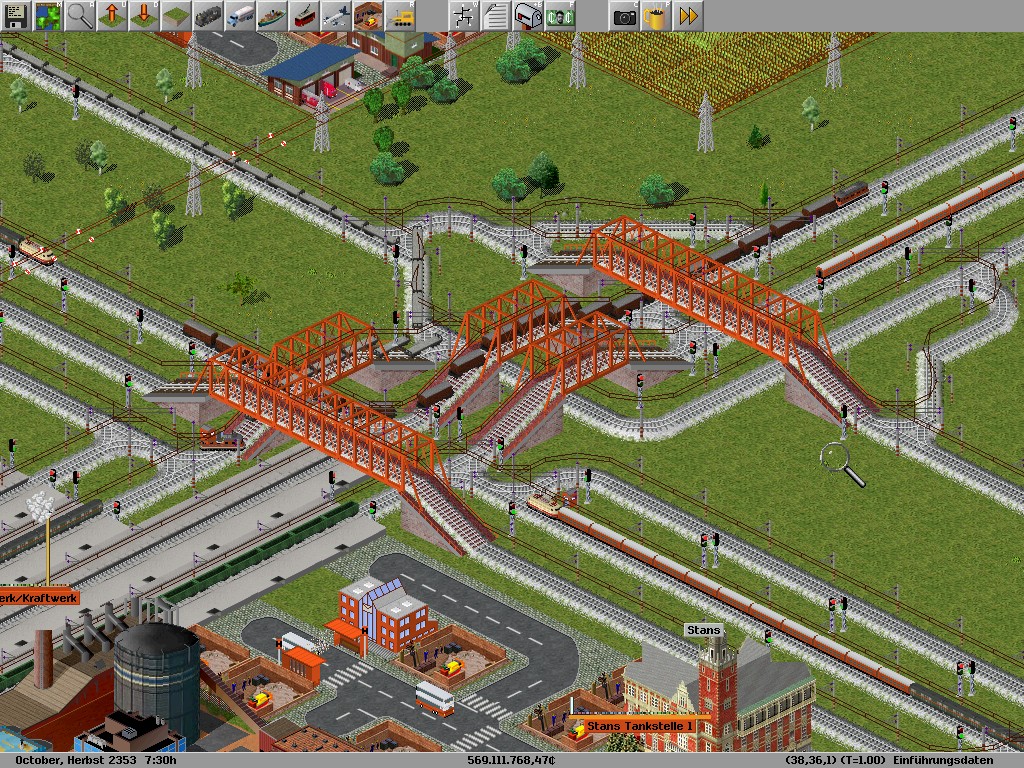Open the lists document icon
Image resolution: width=1024 pixels, height=768 pixels.
496,16
